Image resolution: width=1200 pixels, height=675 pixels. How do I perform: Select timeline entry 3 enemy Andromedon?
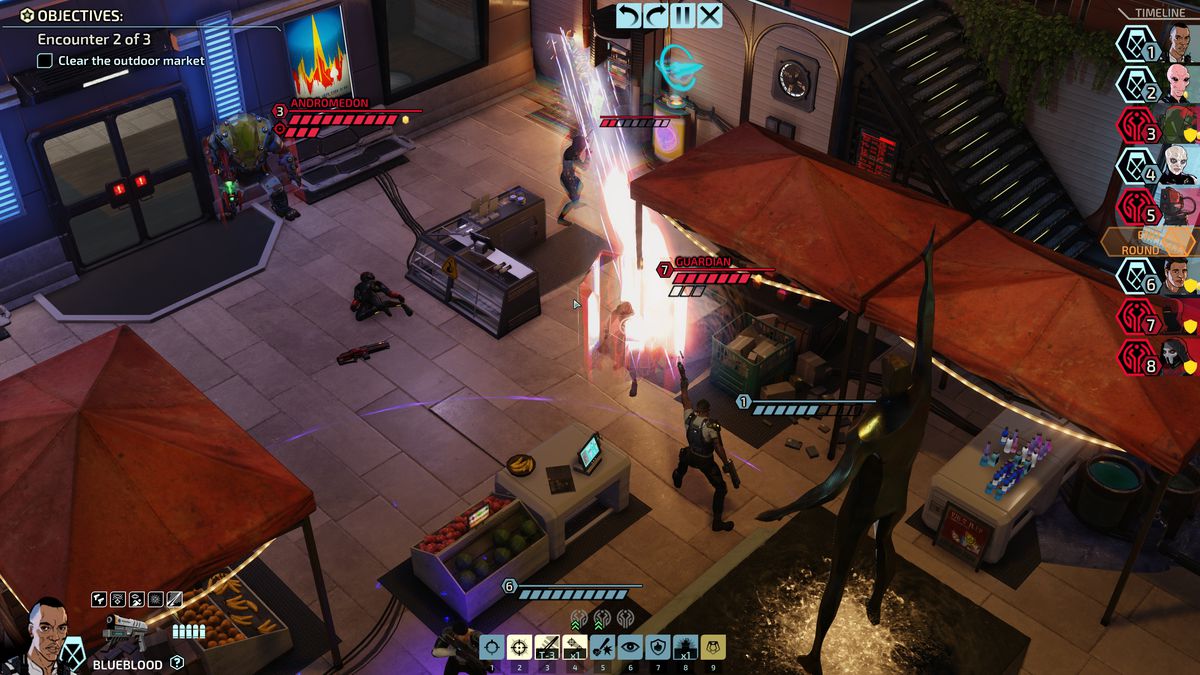[x=1180, y=126]
